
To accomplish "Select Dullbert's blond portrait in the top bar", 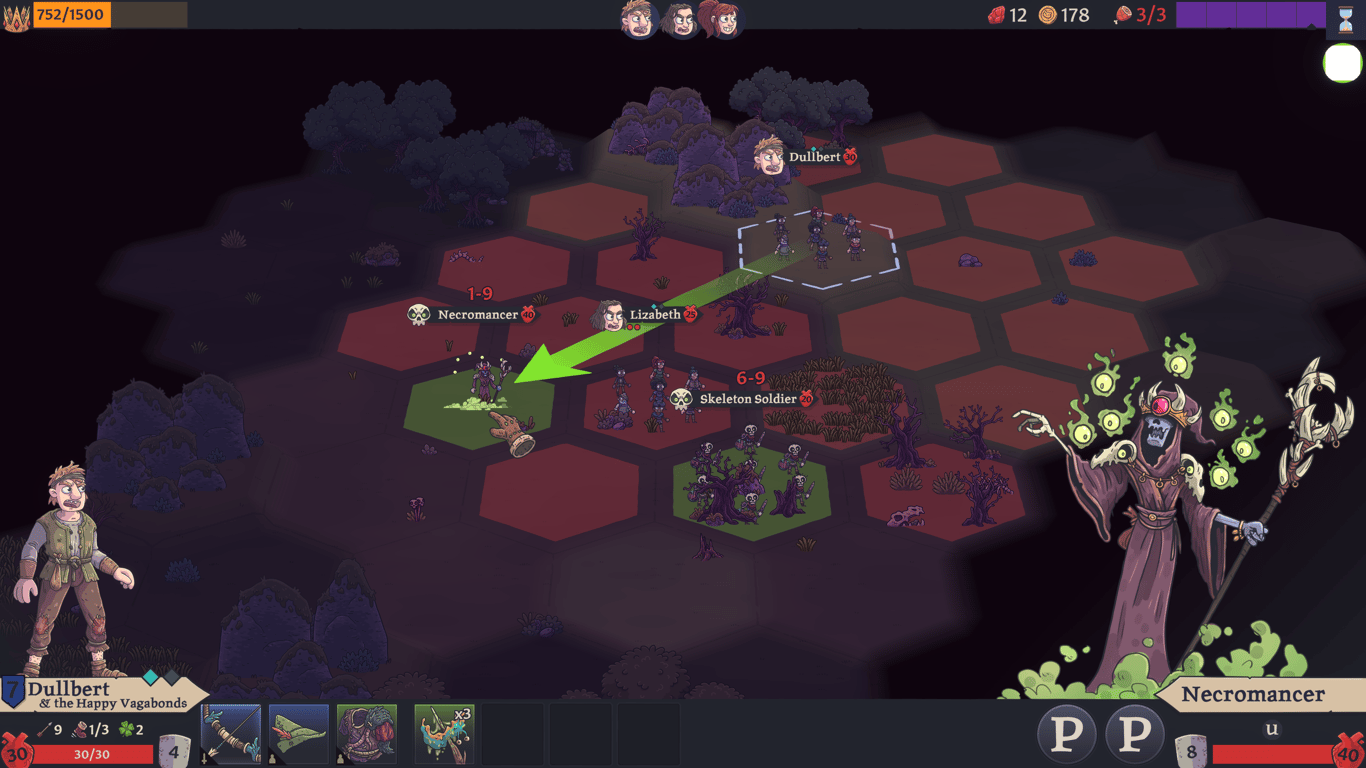I will pyautogui.click(x=637, y=18).
